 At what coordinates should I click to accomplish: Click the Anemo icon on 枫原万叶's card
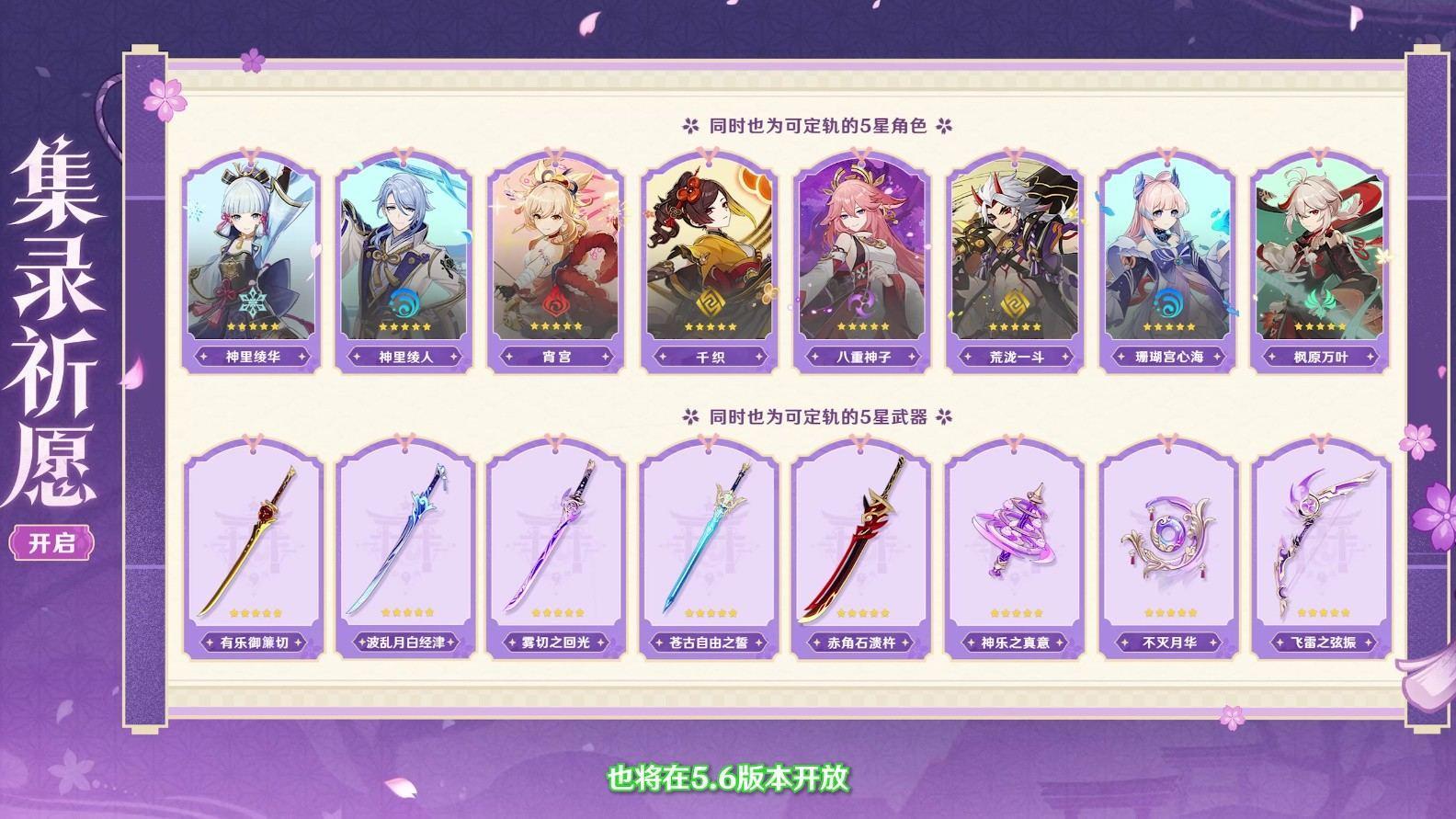(1320, 299)
